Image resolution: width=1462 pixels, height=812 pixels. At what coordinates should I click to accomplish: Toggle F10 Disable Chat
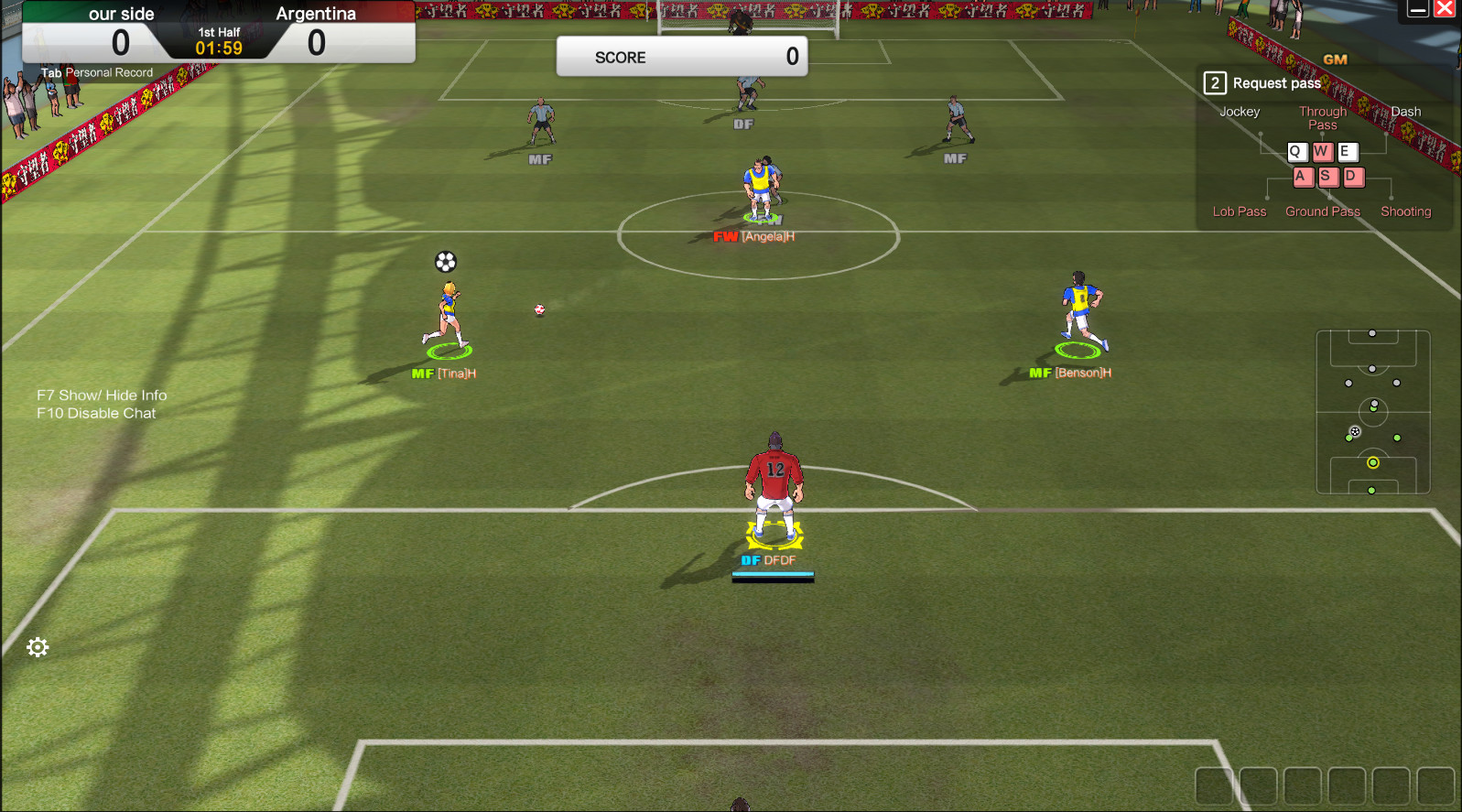click(96, 413)
